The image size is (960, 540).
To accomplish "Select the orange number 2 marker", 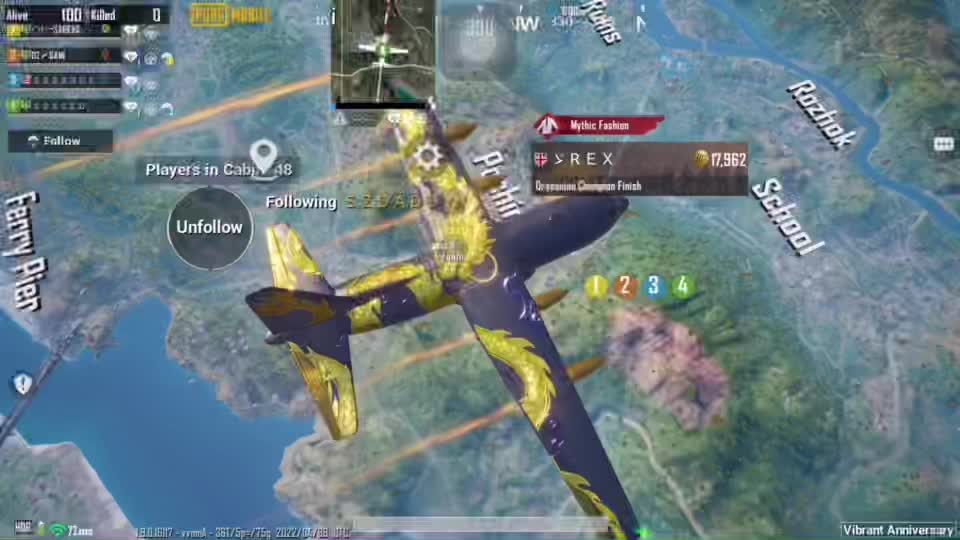I will 626,287.
